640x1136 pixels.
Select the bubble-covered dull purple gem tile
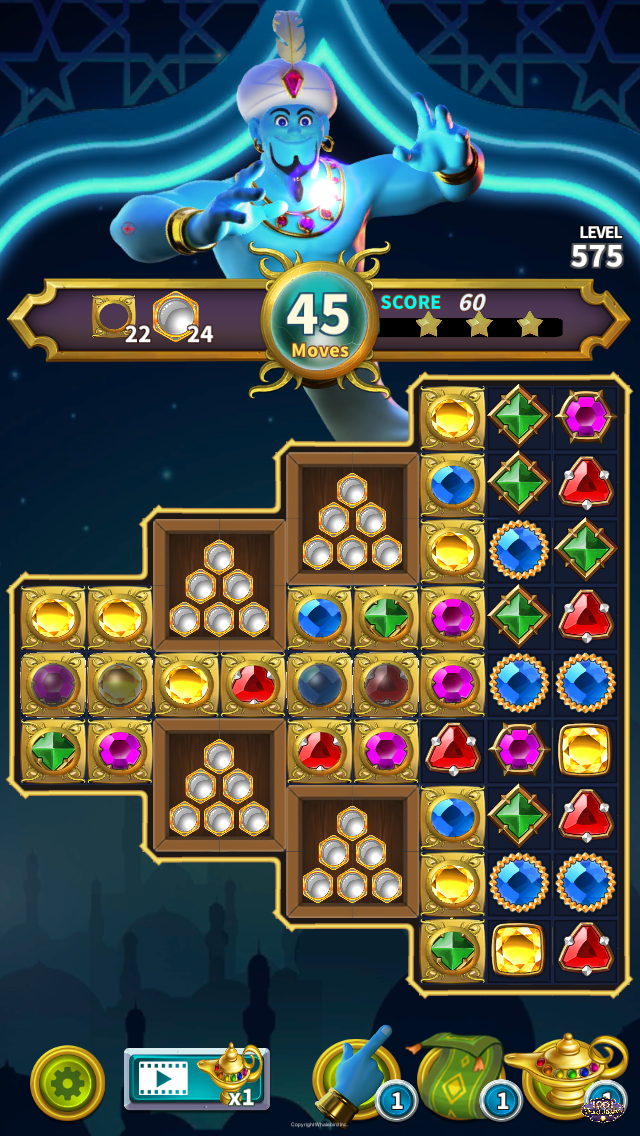click(x=53, y=686)
